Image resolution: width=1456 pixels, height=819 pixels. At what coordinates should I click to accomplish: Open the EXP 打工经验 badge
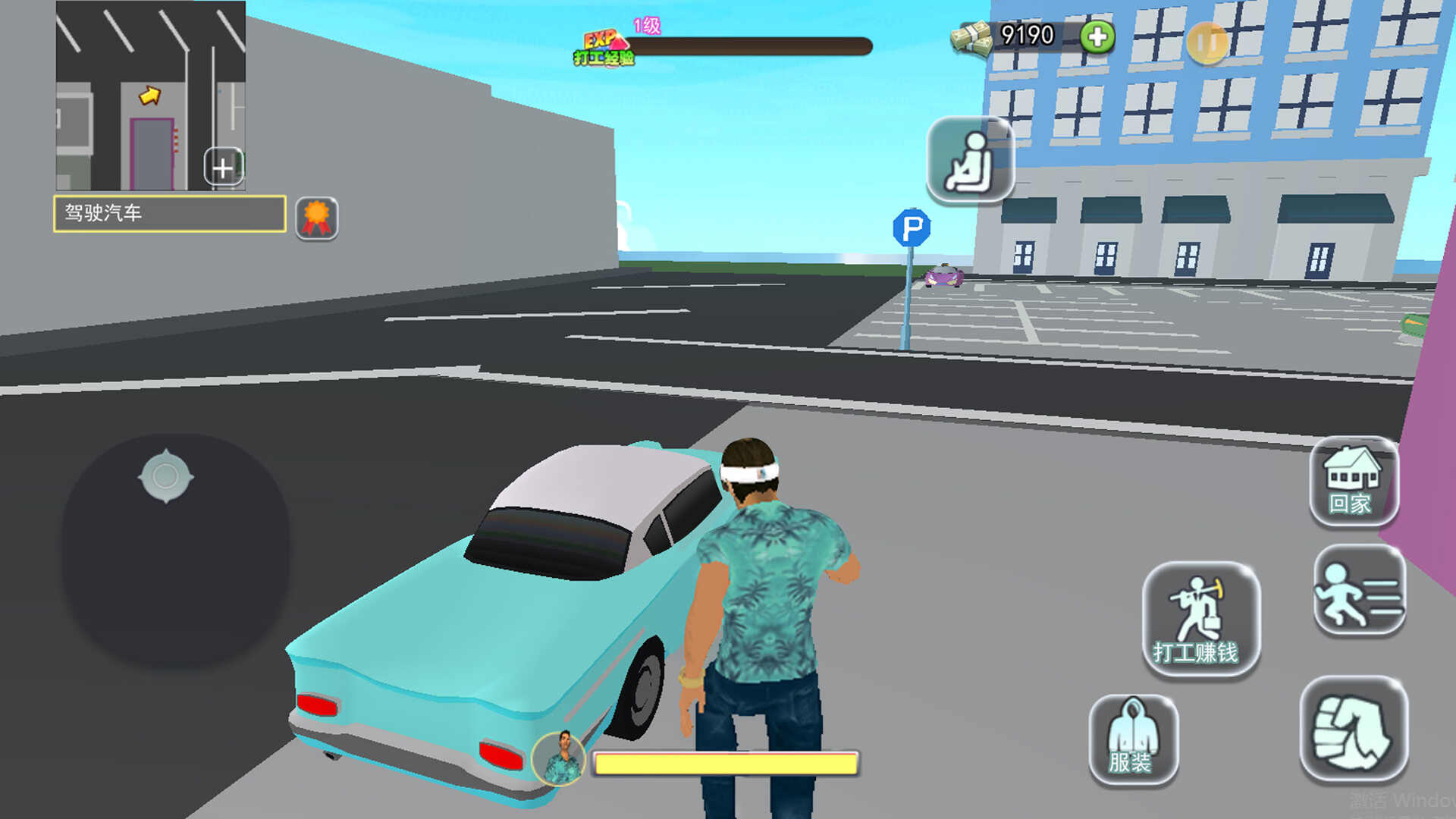(604, 47)
